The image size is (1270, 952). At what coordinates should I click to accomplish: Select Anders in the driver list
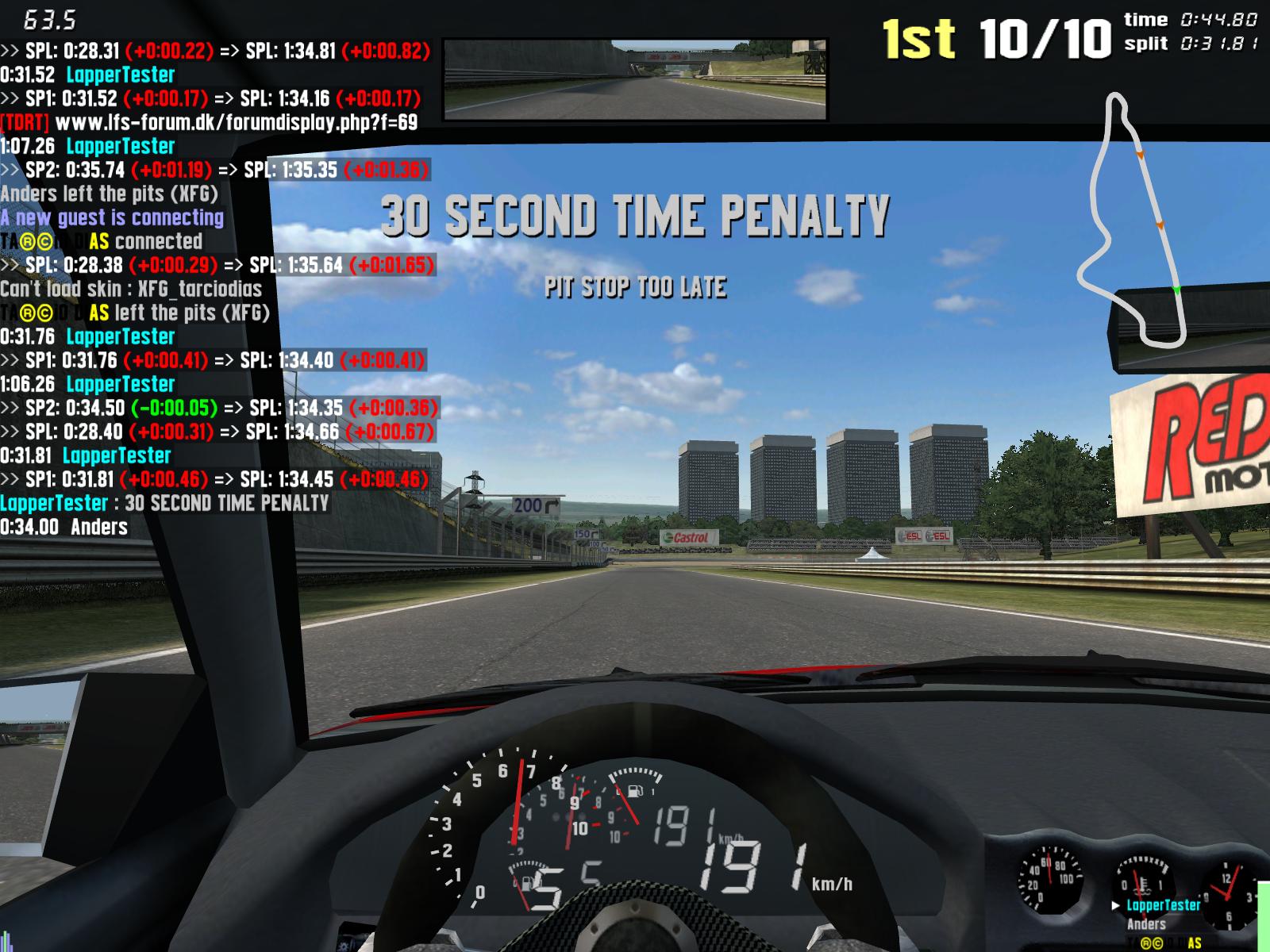click(1146, 924)
